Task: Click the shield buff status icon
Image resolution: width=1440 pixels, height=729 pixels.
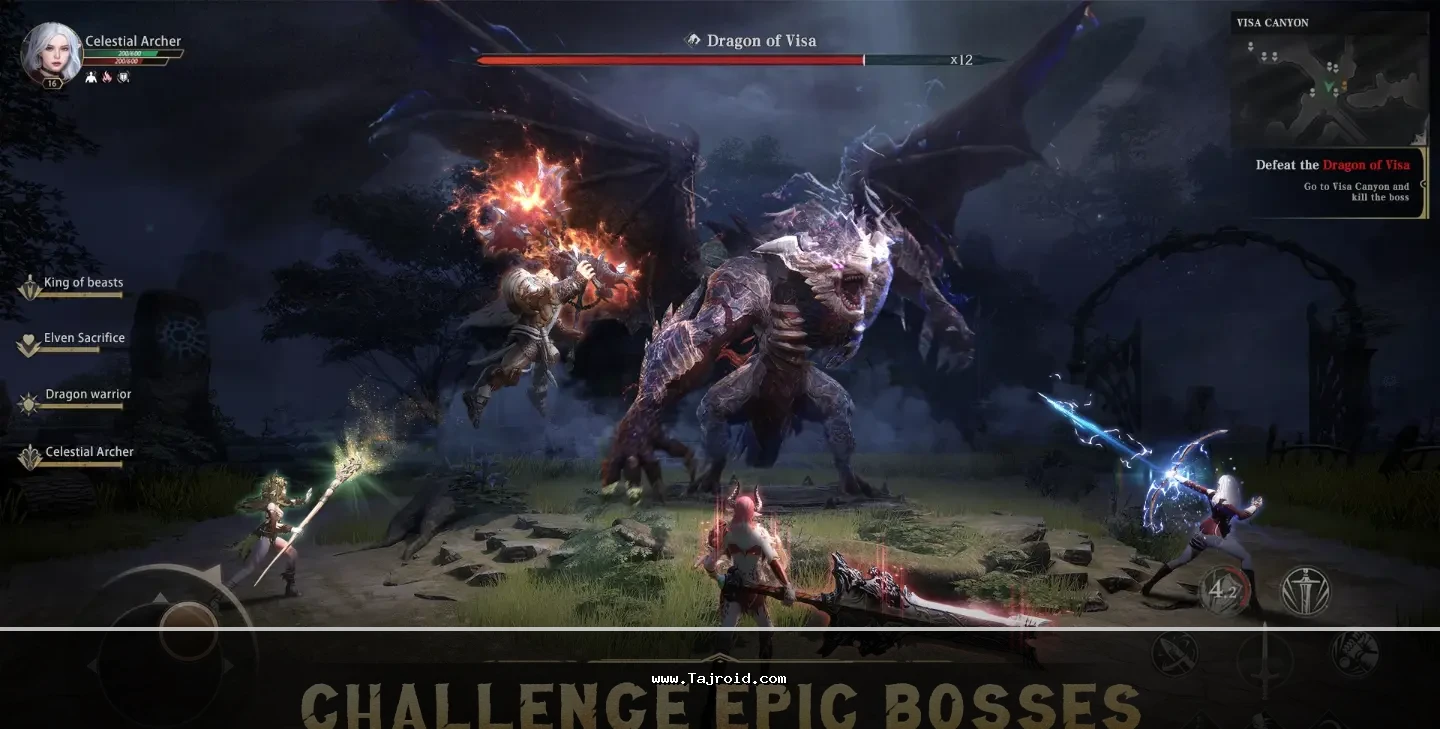Action: click(123, 77)
